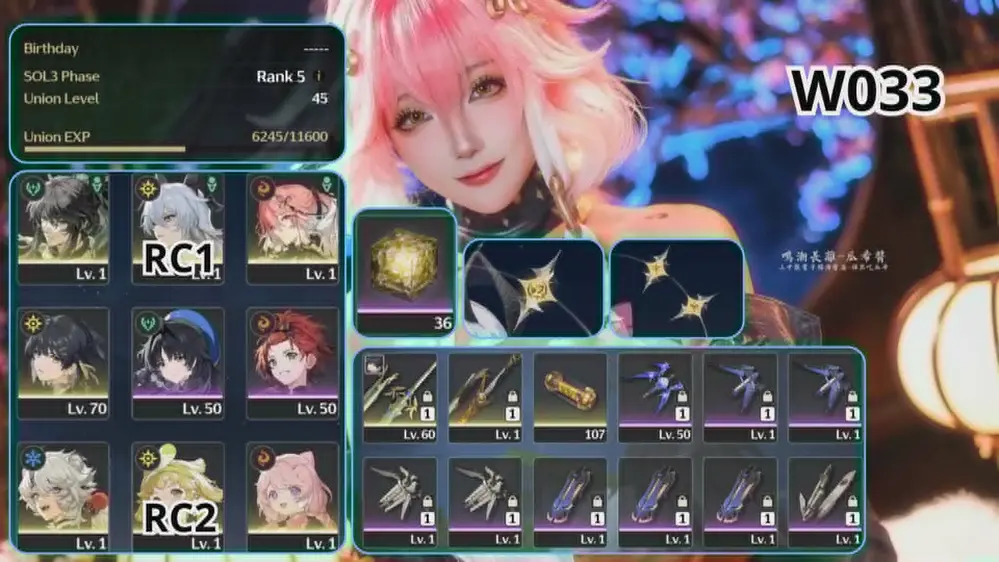This screenshot has width=999, height=562.
Task: Click the info icon beside Rank 5
Action: tap(319, 76)
